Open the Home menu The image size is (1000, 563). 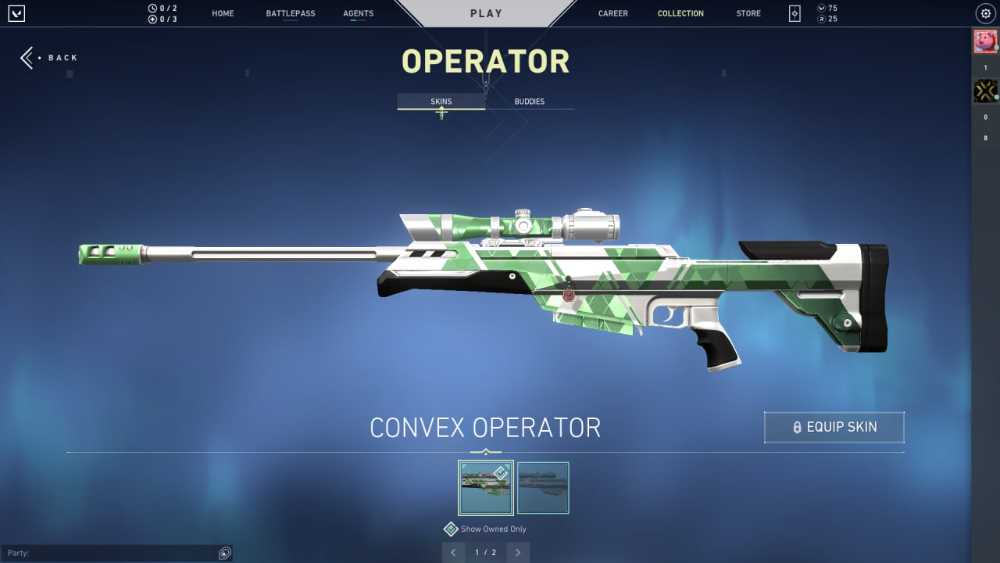[223, 14]
